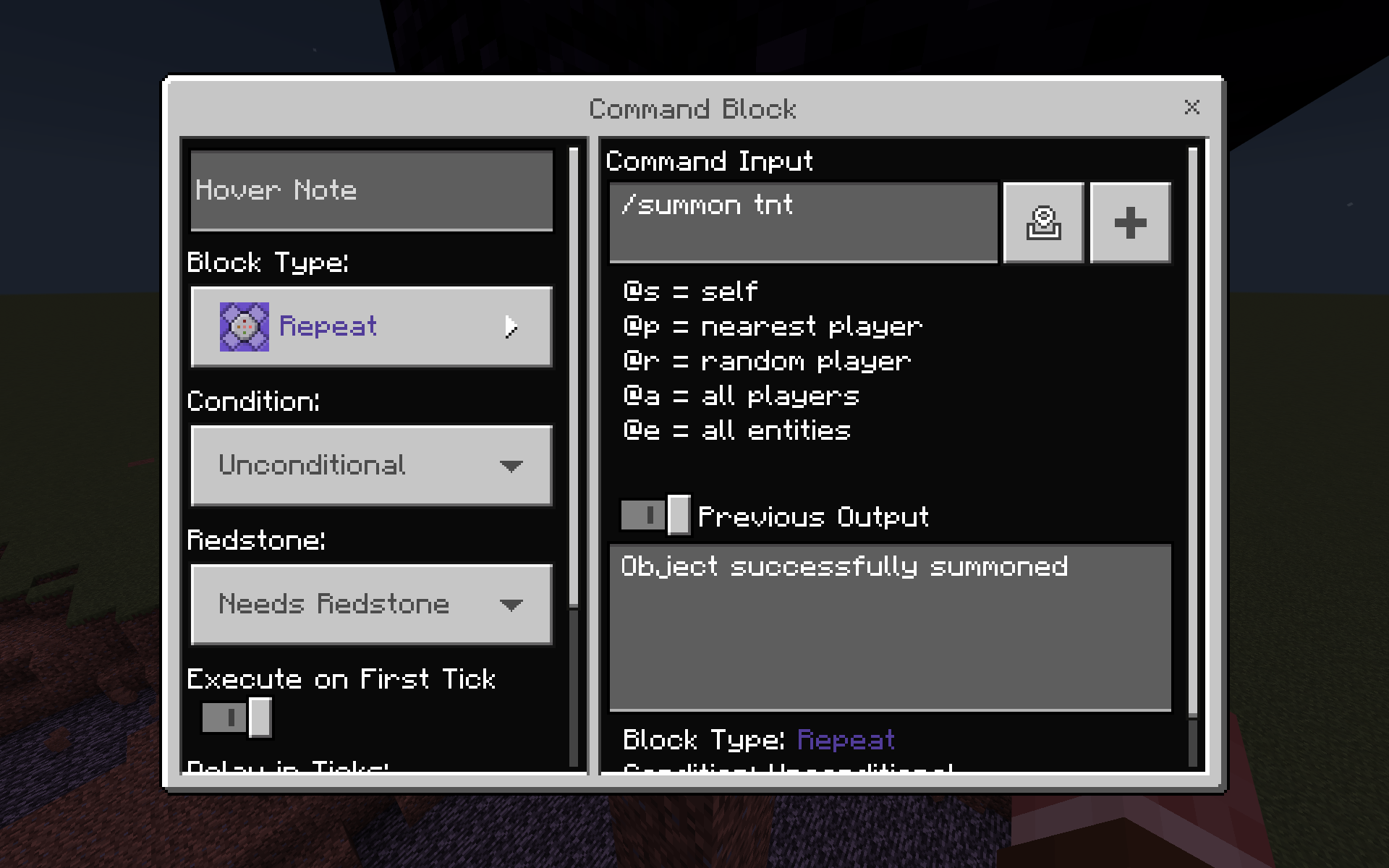Click the Repeat link in Block Type summary
Image resolution: width=1389 pixels, height=868 pixels.
(x=845, y=739)
